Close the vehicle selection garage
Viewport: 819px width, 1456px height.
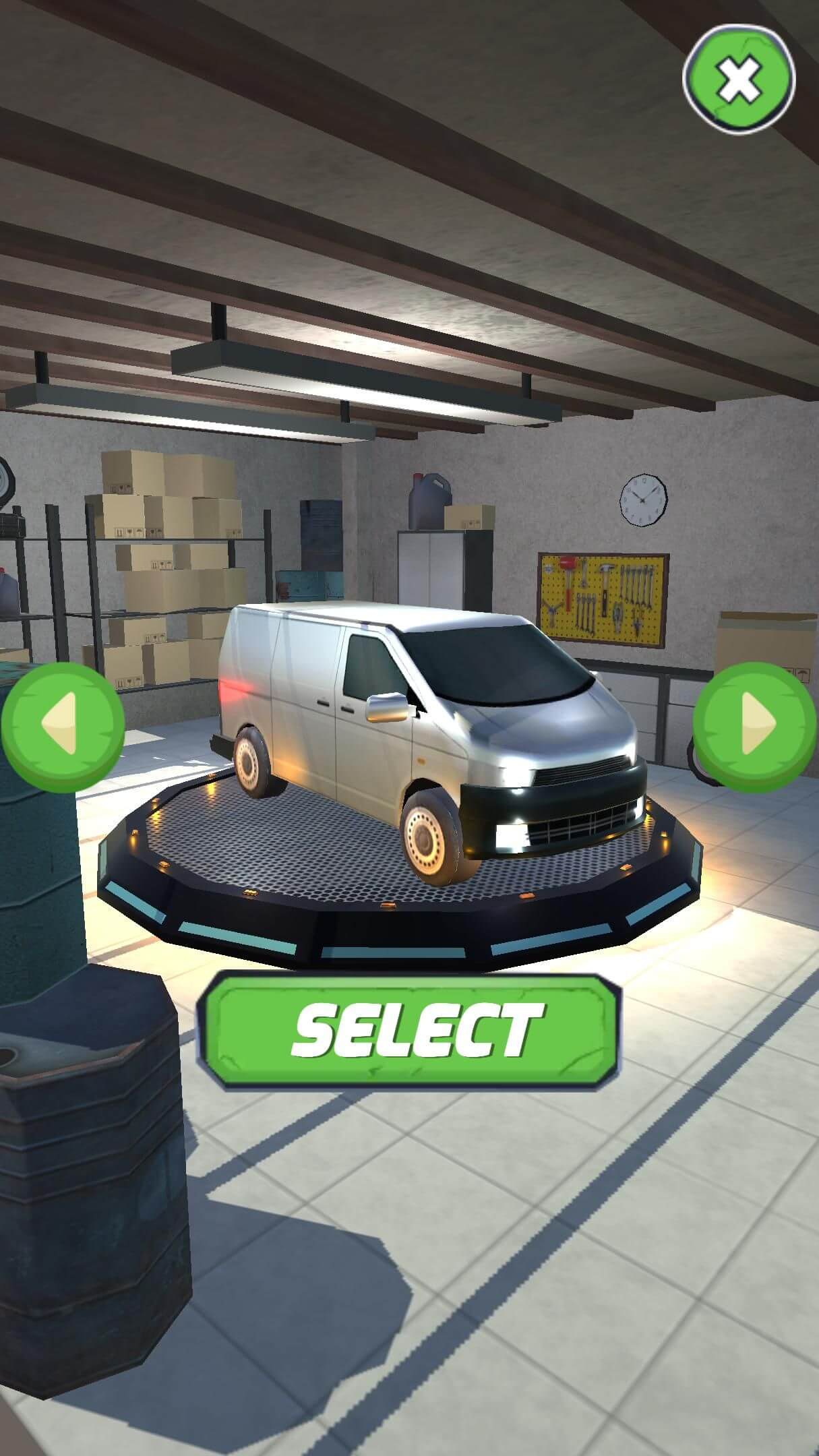739,80
